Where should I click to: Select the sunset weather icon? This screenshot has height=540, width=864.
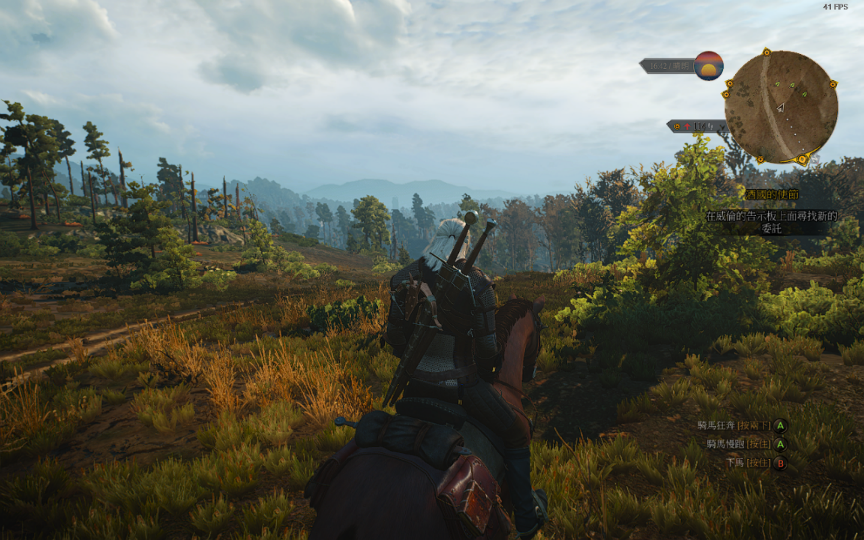(708, 66)
